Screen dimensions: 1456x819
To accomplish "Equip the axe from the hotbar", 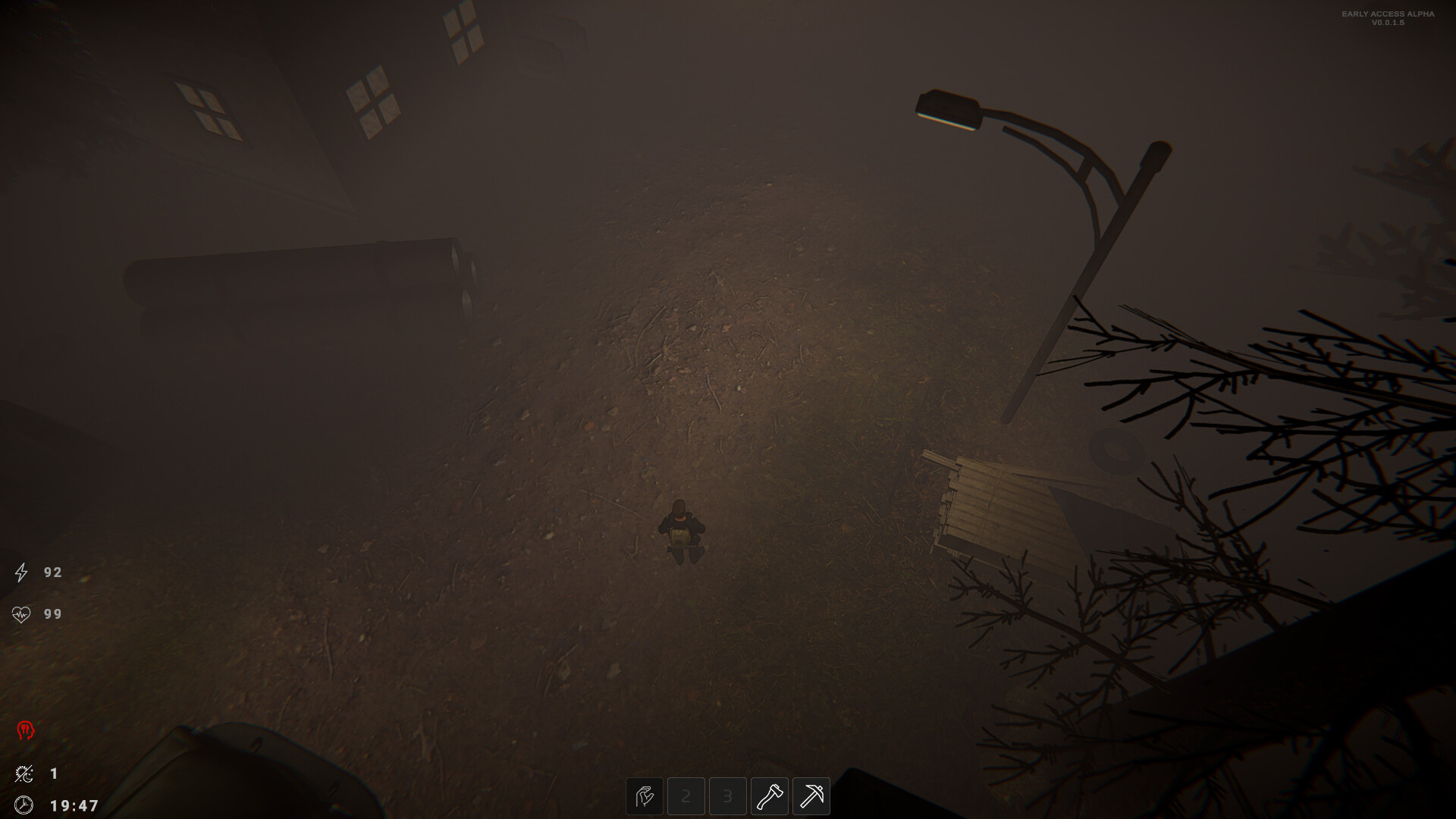I will pyautogui.click(x=770, y=796).
